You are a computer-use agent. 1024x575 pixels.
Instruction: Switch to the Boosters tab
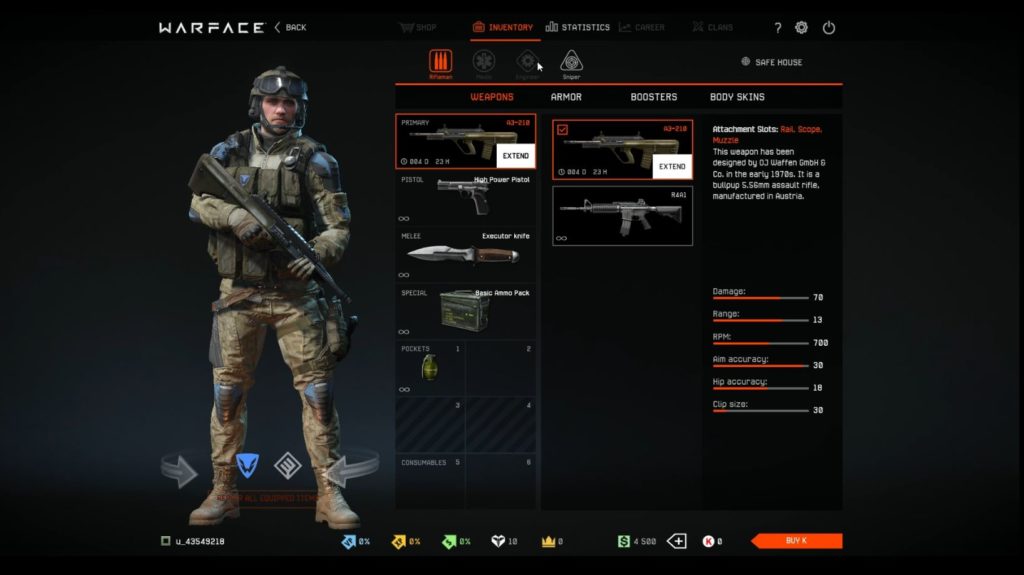[x=653, y=97]
